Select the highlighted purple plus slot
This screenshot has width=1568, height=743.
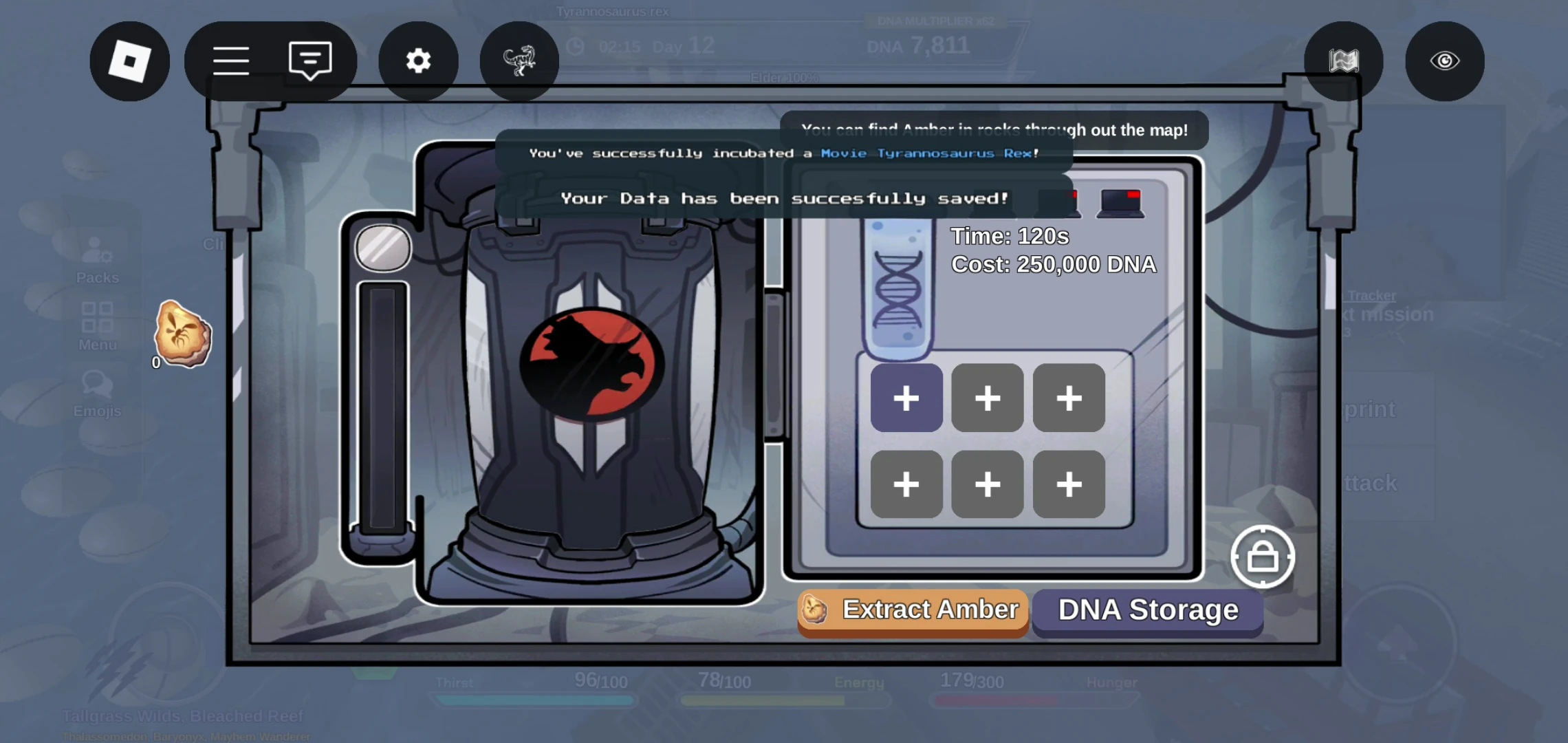point(906,398)
